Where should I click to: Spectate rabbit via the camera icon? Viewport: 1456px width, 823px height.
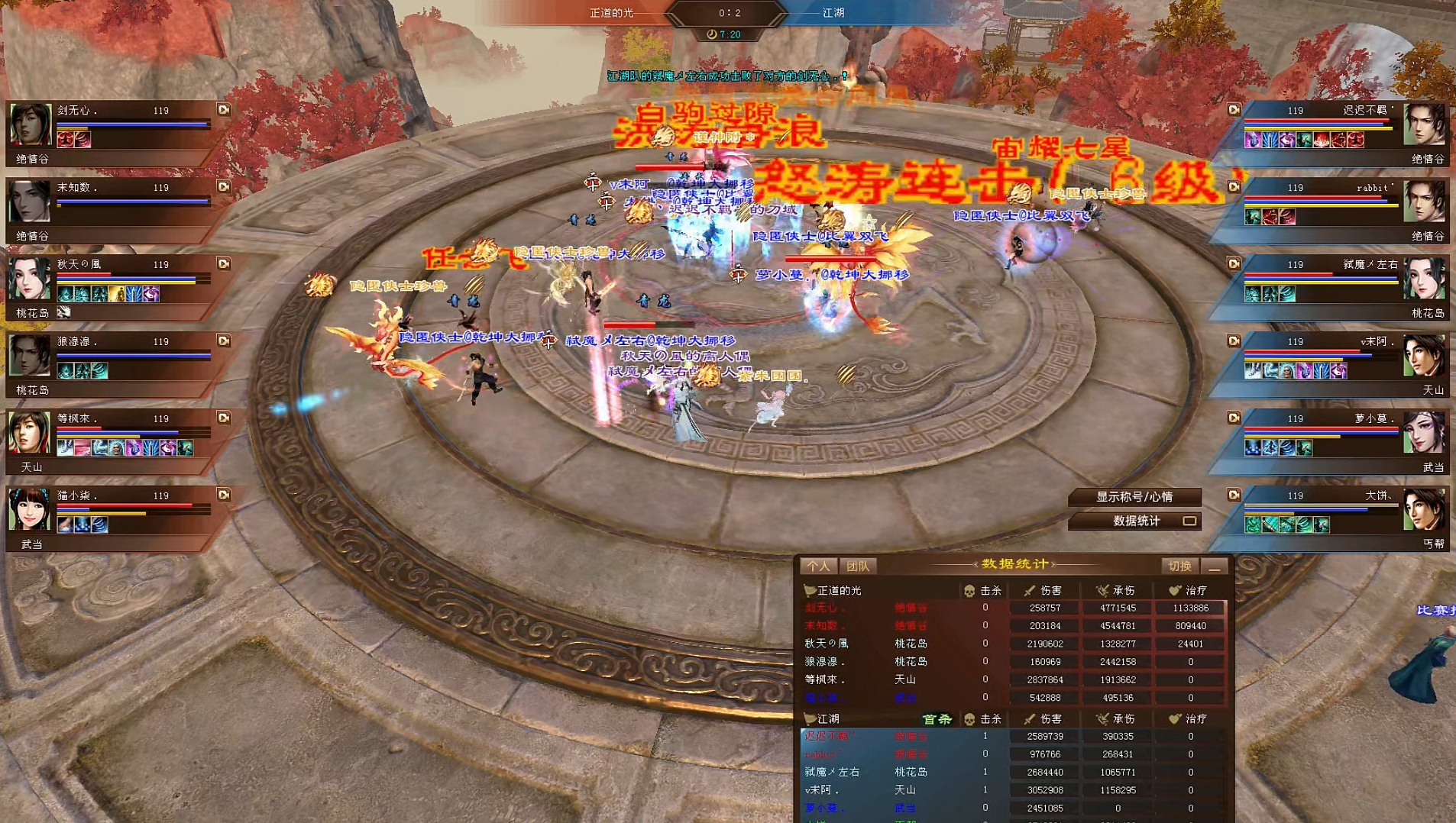tap(1234, 187)
